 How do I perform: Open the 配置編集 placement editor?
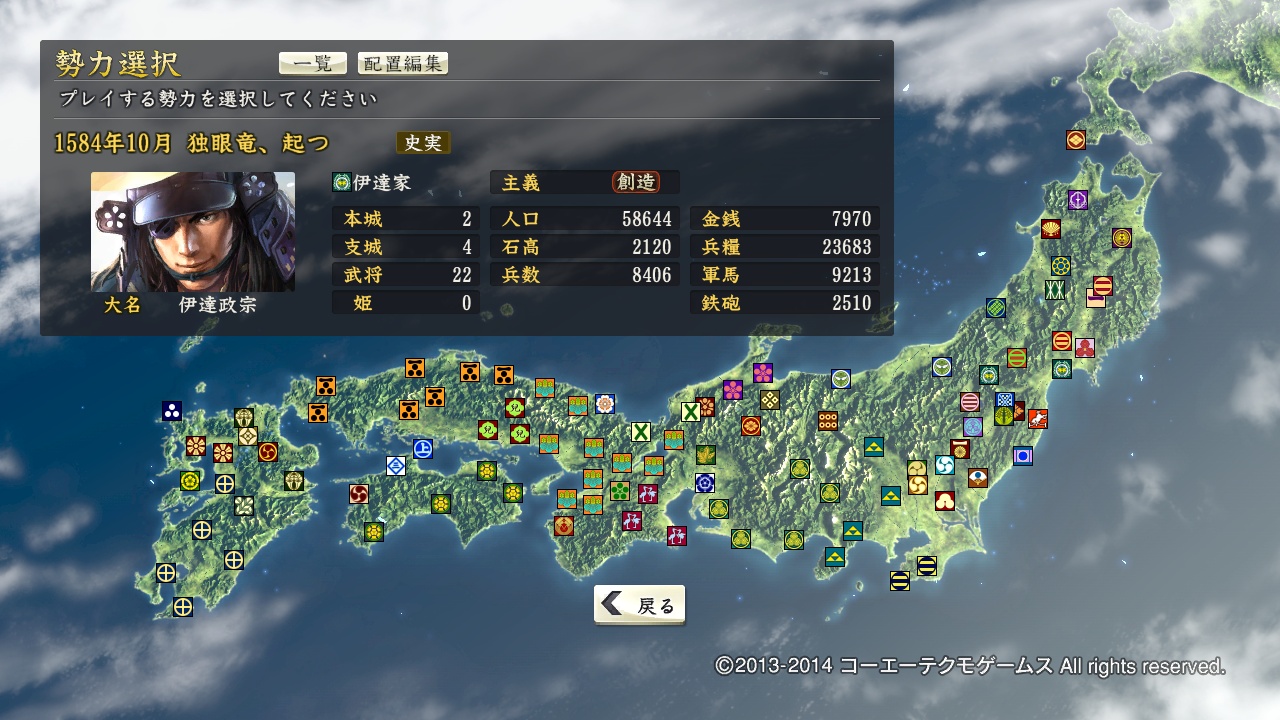(402, 63)
